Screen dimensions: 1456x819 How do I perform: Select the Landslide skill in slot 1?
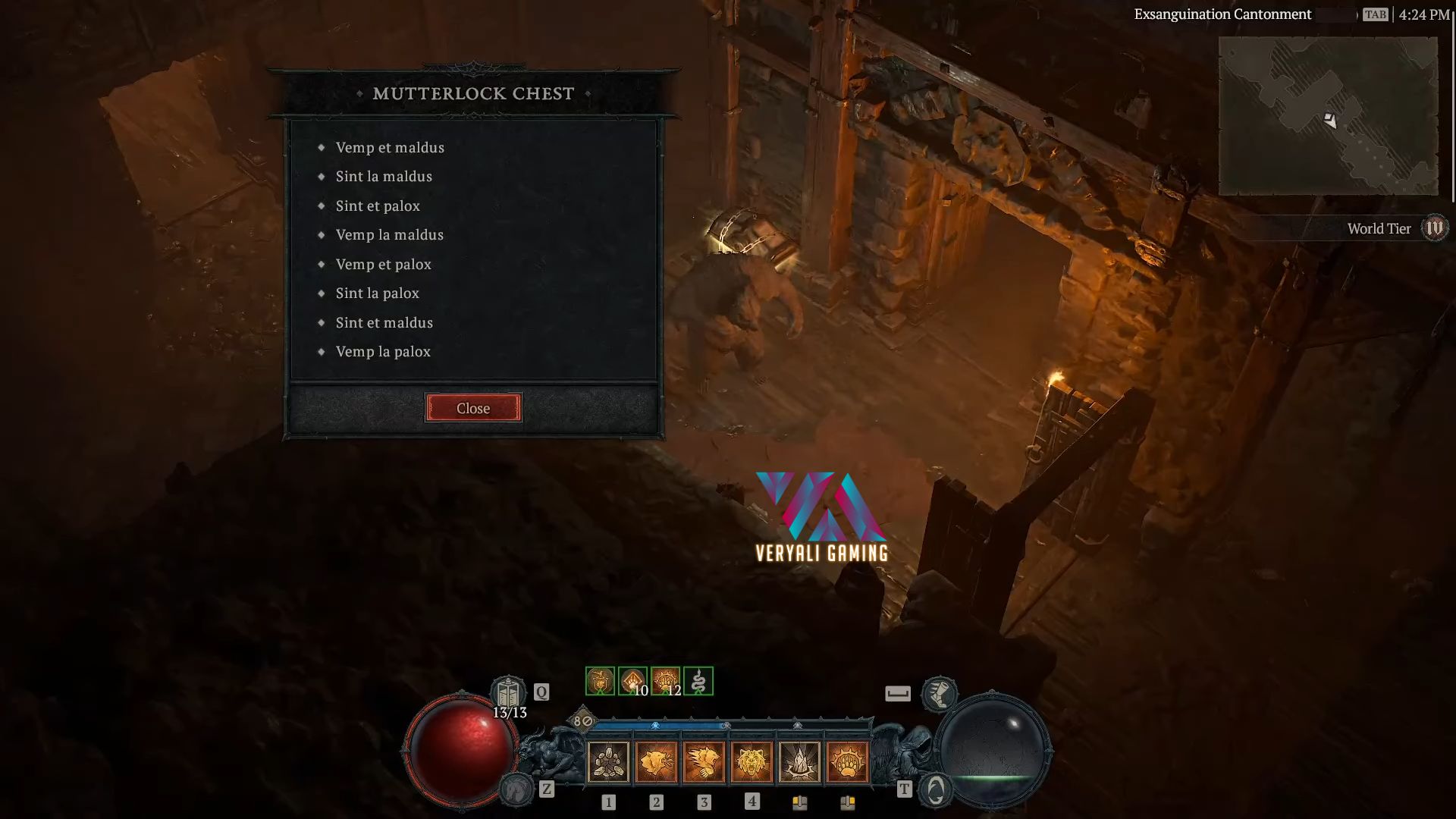click(x=607, y=764)
